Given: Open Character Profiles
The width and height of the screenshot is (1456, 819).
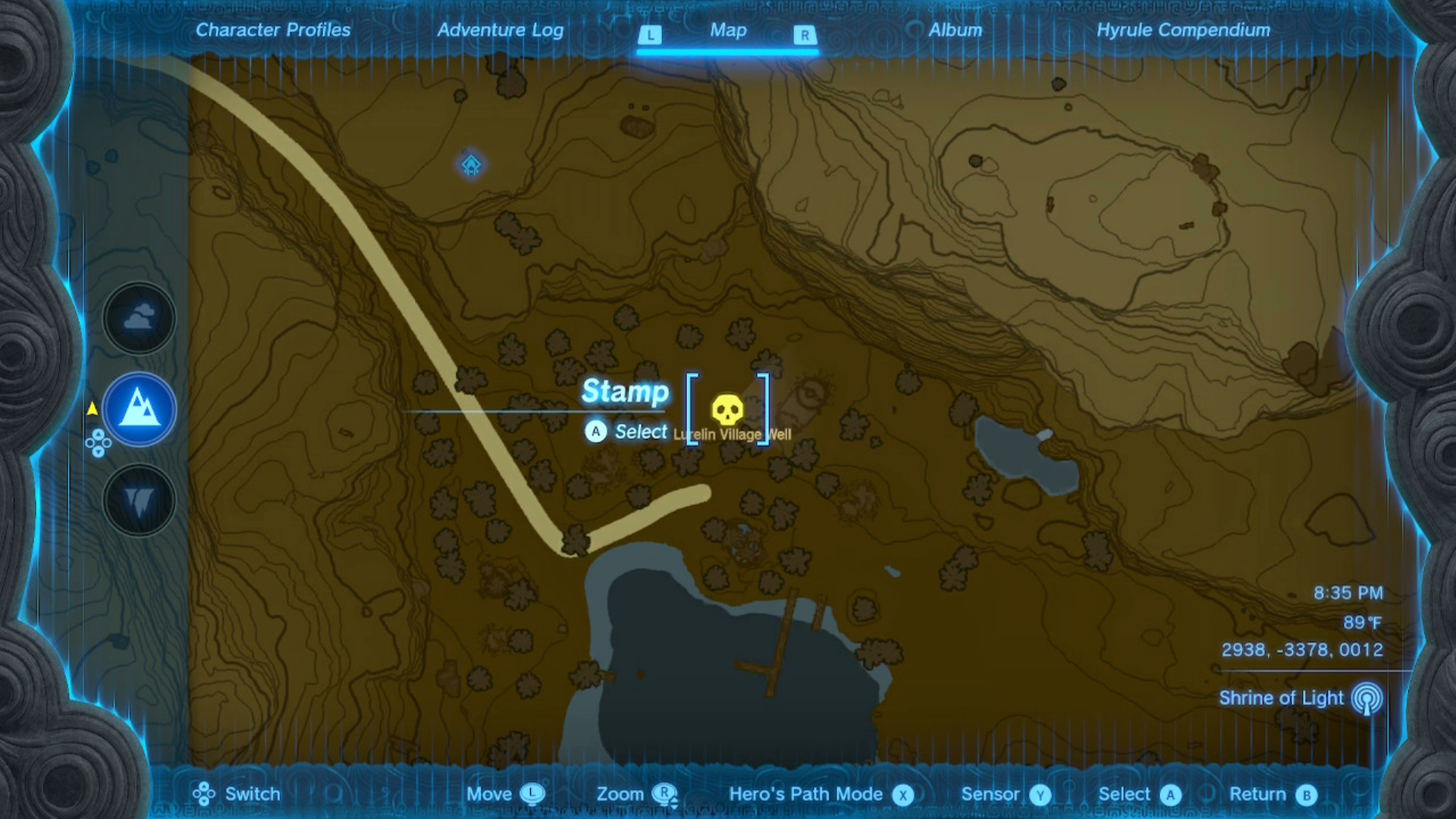Looking at the screenshot, I should click(x=273, y=30).
